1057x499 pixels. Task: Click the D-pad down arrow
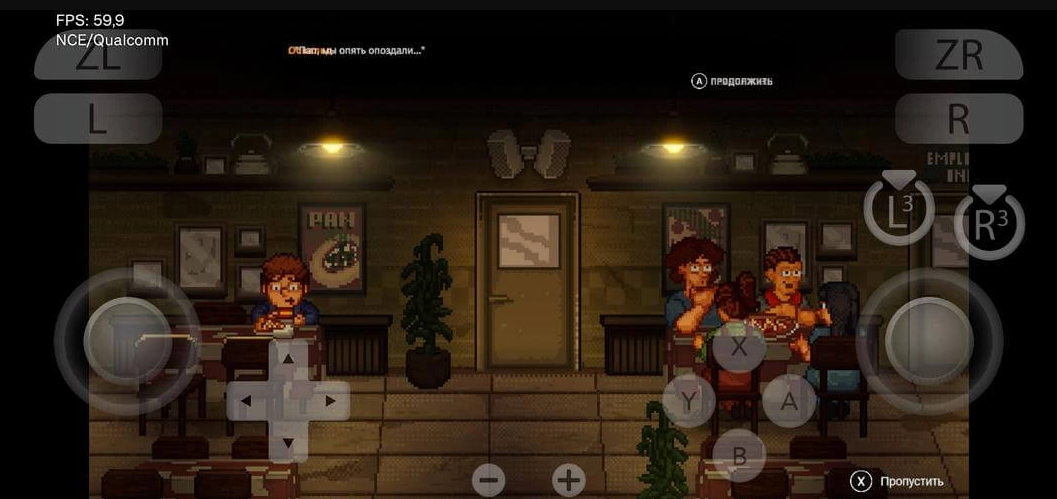288,442
